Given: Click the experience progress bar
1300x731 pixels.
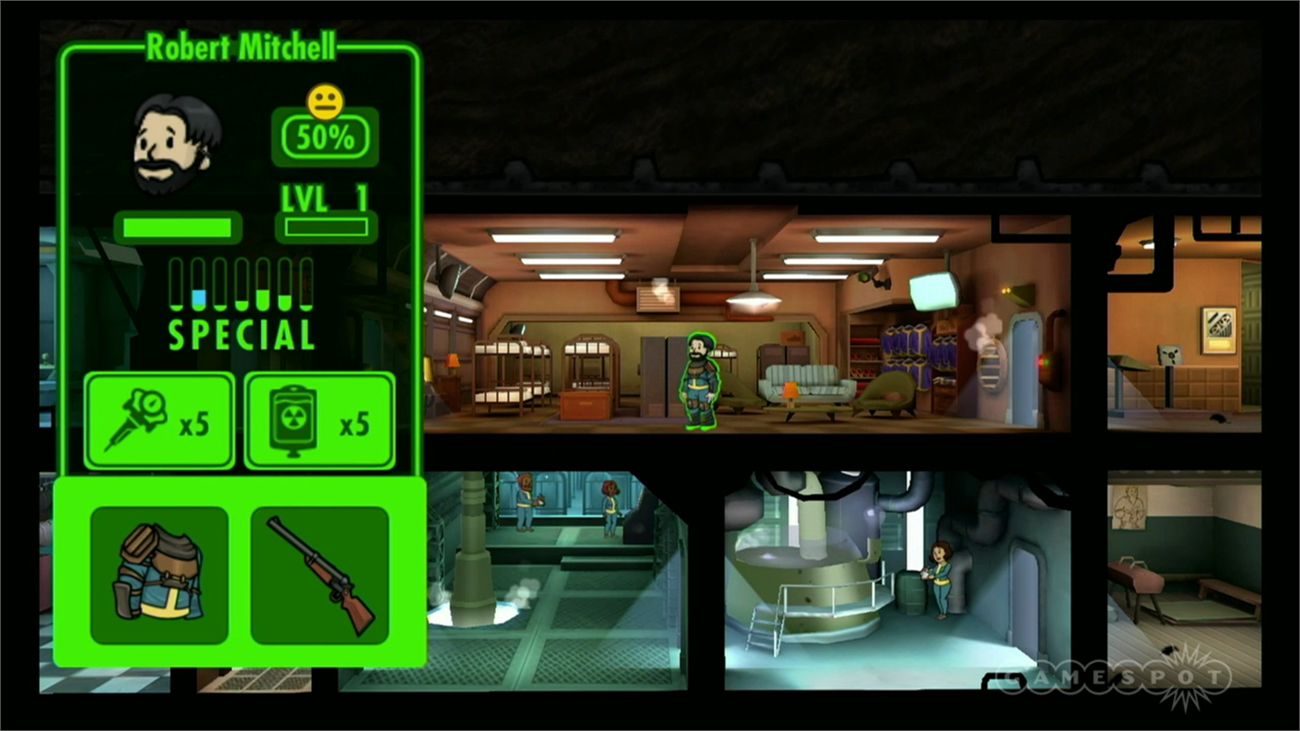Looking at the screenshot, I should point(324,227).
